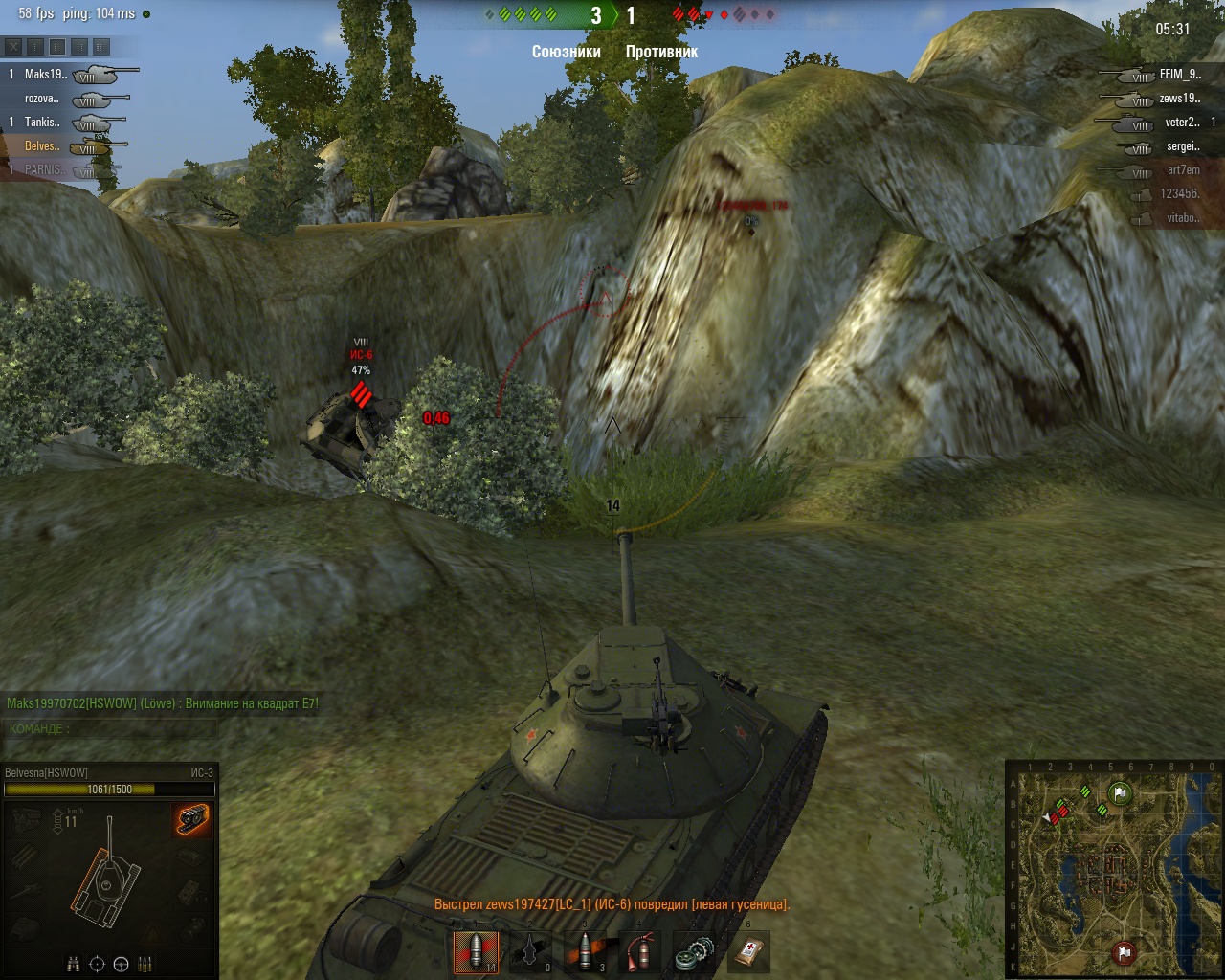Switch to the shell with 3 rounds
The image size is (1225, 980).
585,952
